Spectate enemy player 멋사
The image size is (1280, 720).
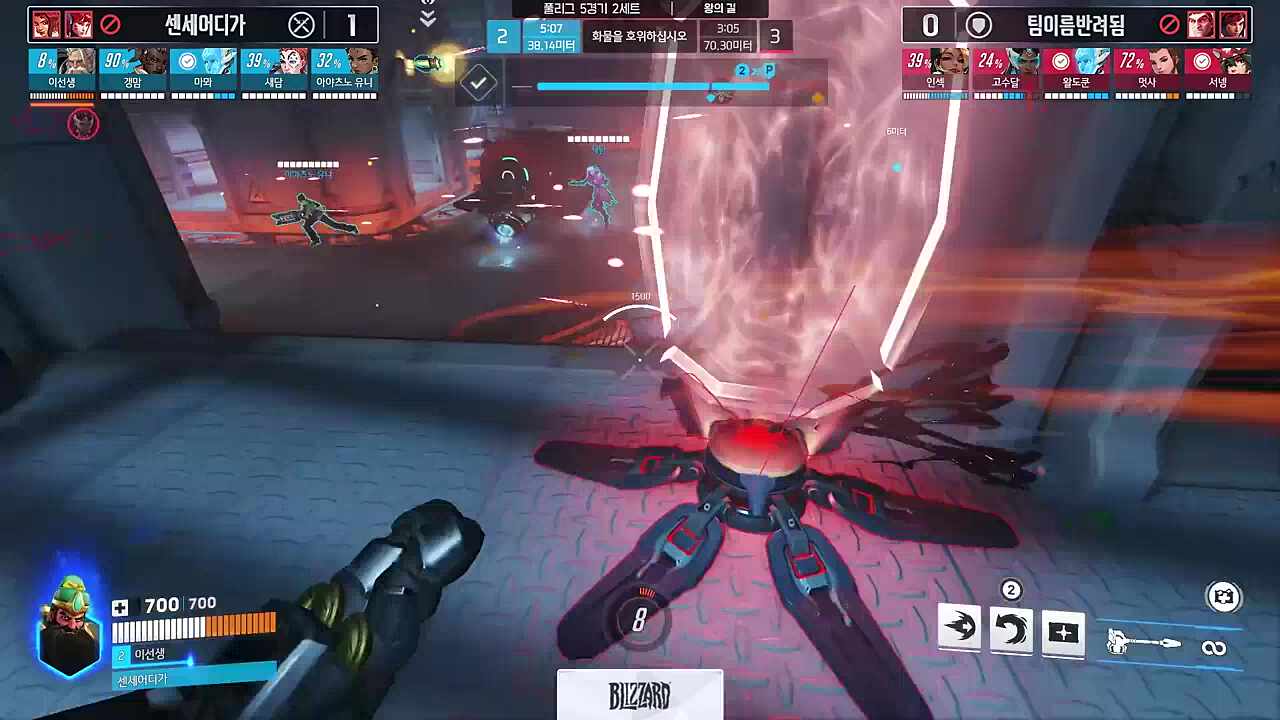point(1147,70)
